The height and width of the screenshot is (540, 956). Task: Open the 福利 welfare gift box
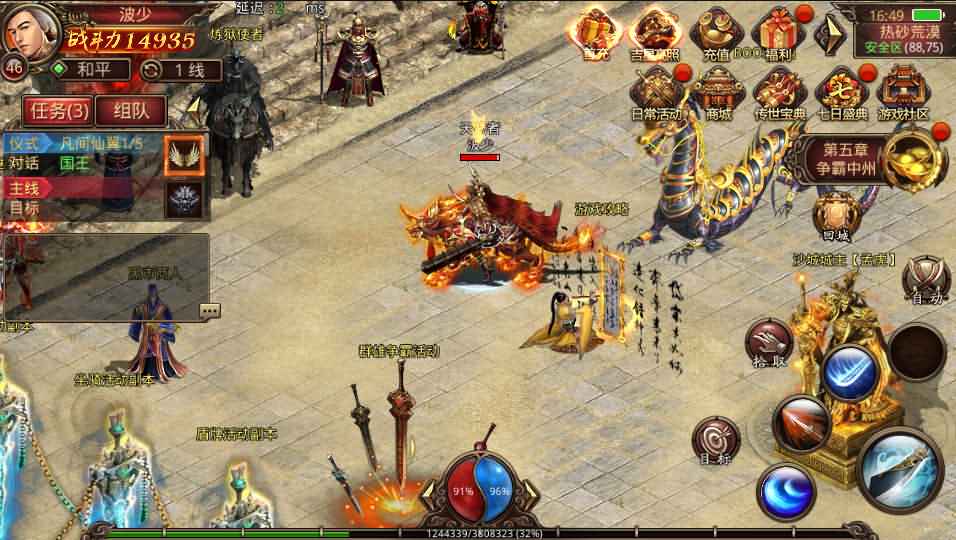pos(778,34)
